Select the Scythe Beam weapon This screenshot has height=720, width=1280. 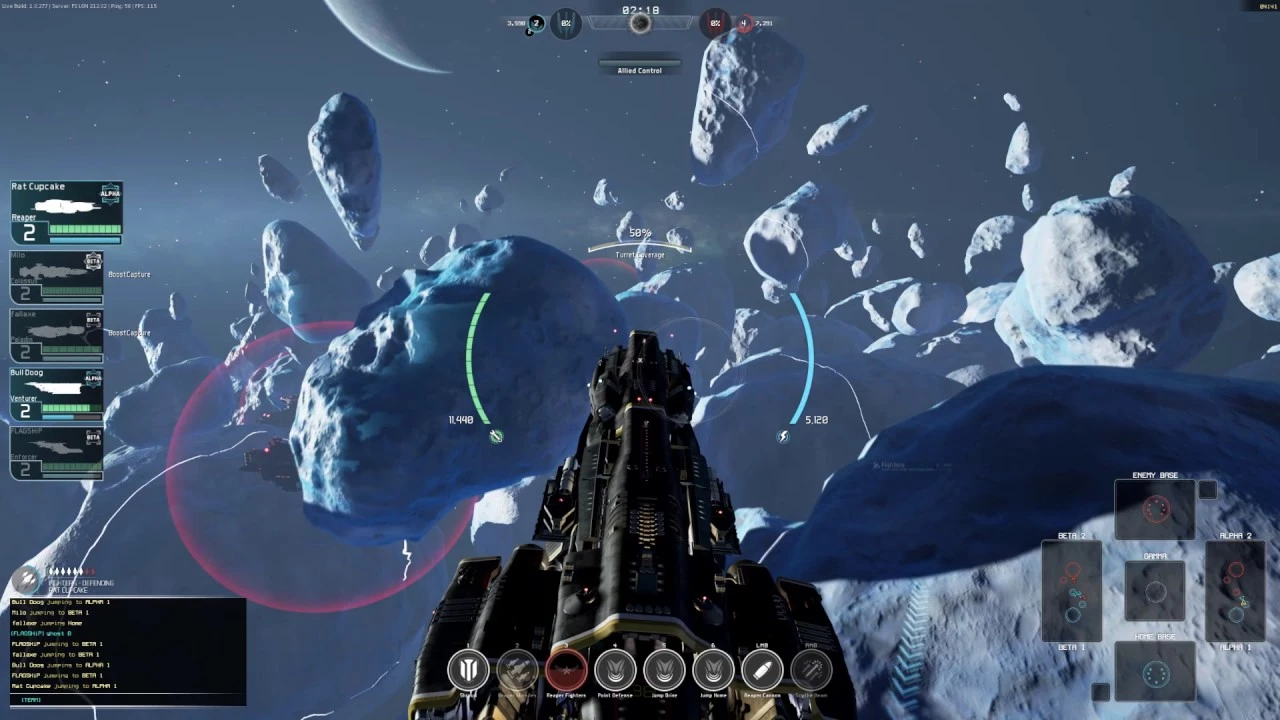pyautogui.click(x=811, y=670)
